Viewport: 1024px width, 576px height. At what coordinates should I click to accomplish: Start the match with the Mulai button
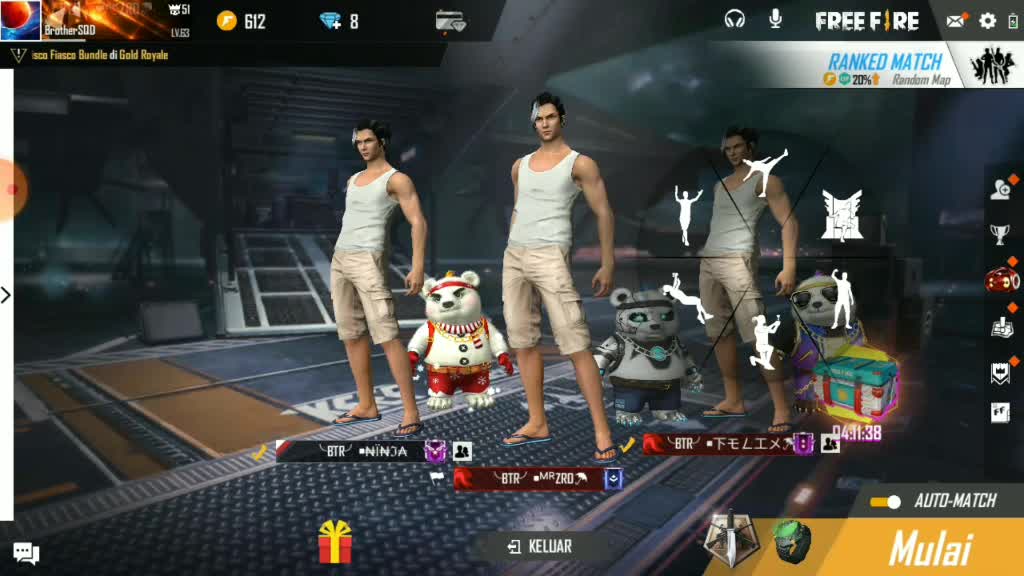[930, 548]
